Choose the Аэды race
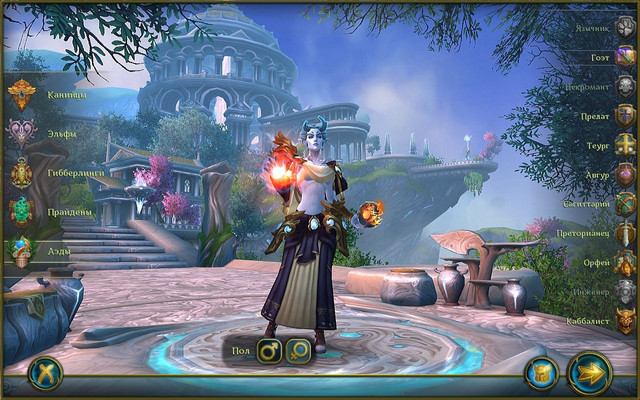This screenshot has width=640, height=400. pos(22,250)
